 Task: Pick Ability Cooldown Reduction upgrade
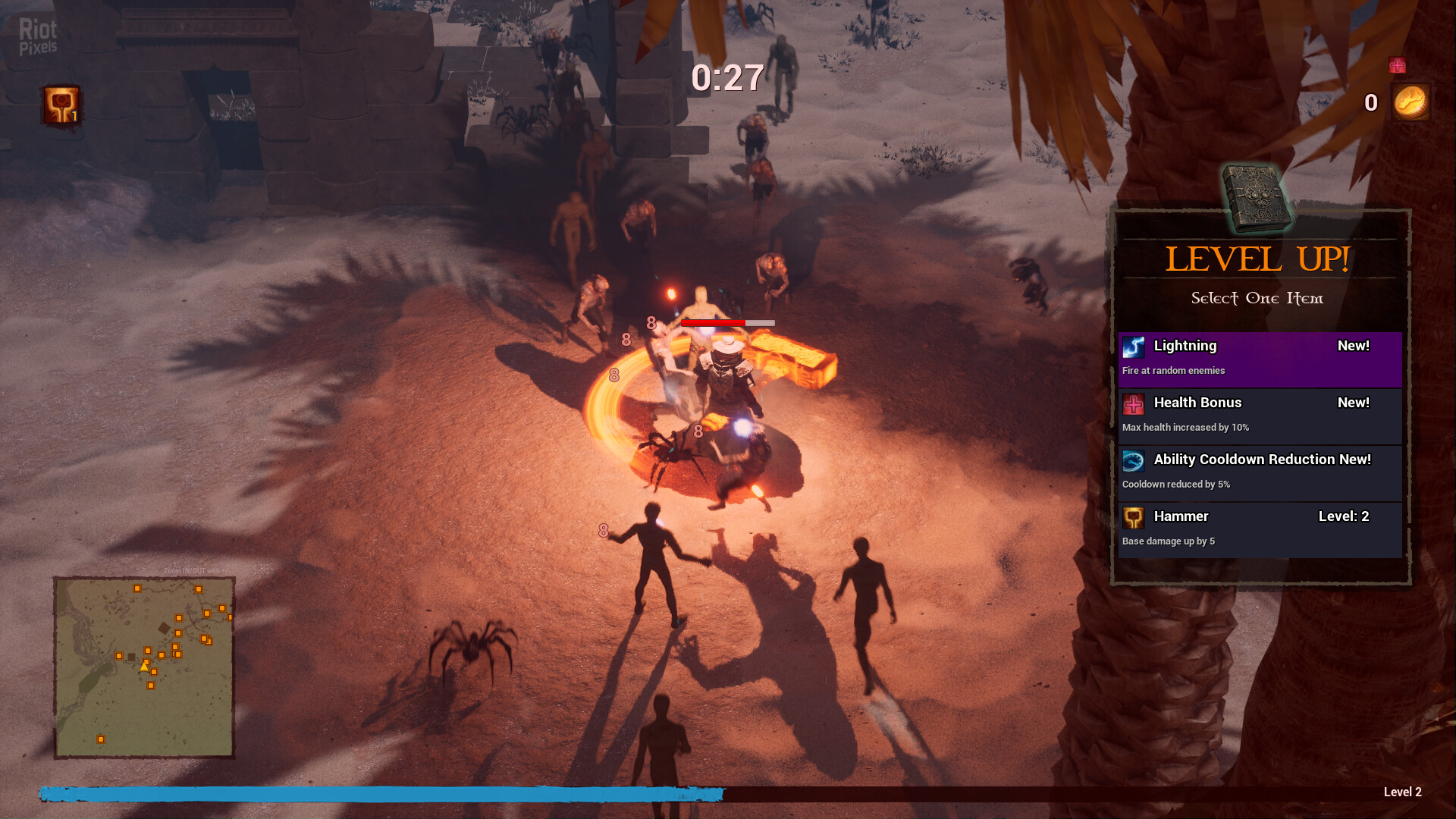point(1260,472)
